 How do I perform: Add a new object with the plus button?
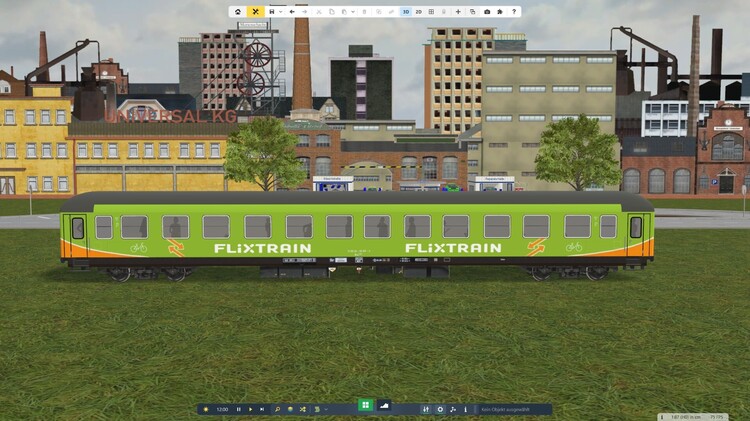458,12
